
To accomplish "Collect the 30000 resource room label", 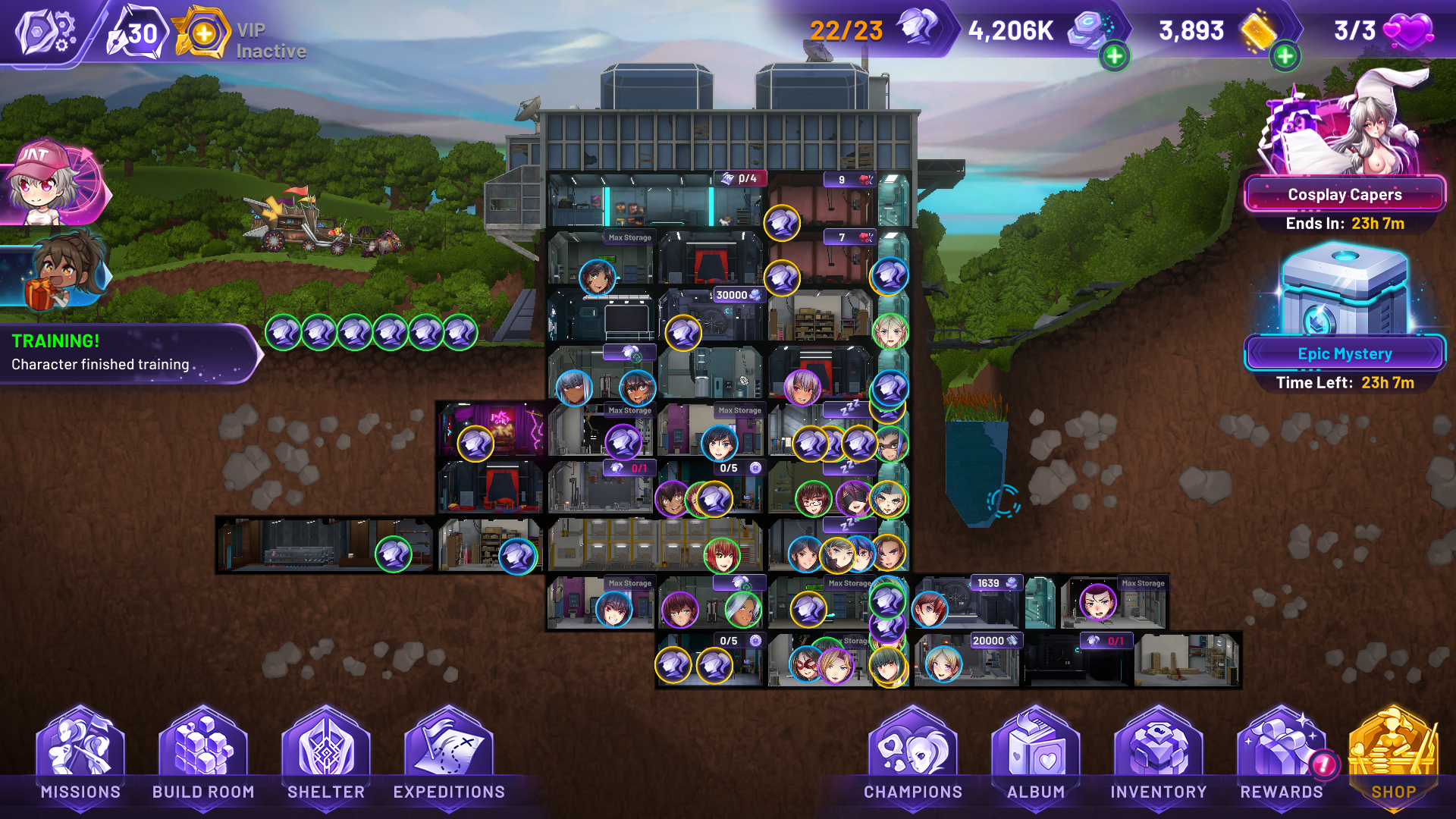I will (x=736, y=295).
